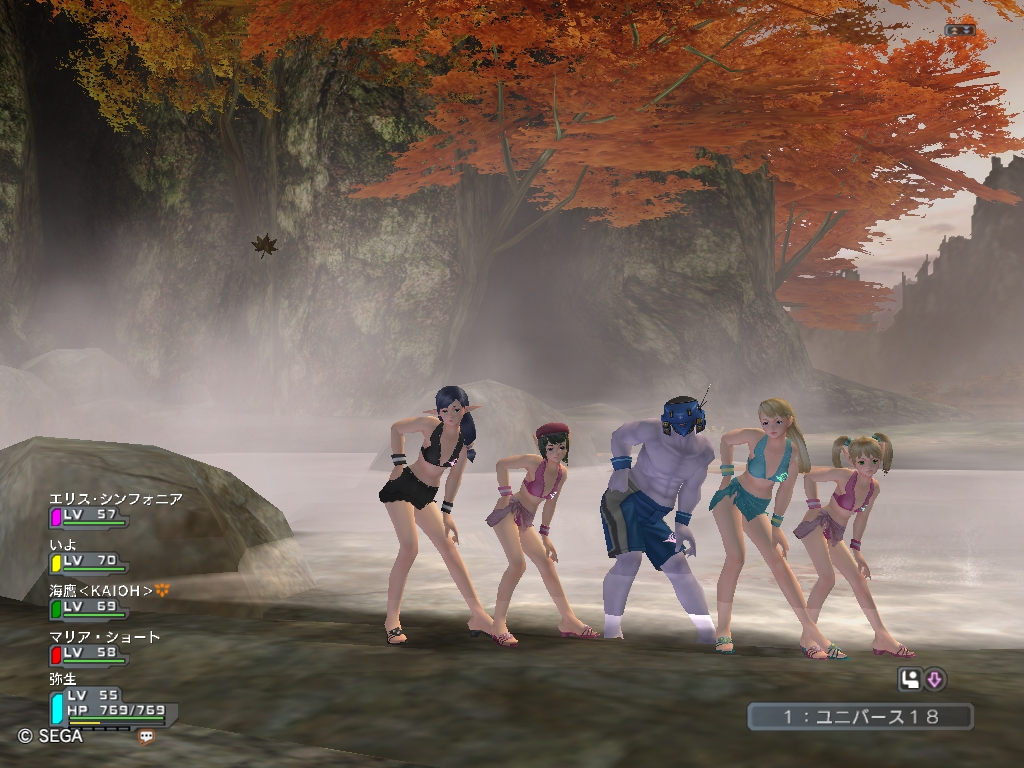Screen dimensions: 1024x768
Task: Open the ユニバース18 universe selector
Action: (x=860, y=716)
